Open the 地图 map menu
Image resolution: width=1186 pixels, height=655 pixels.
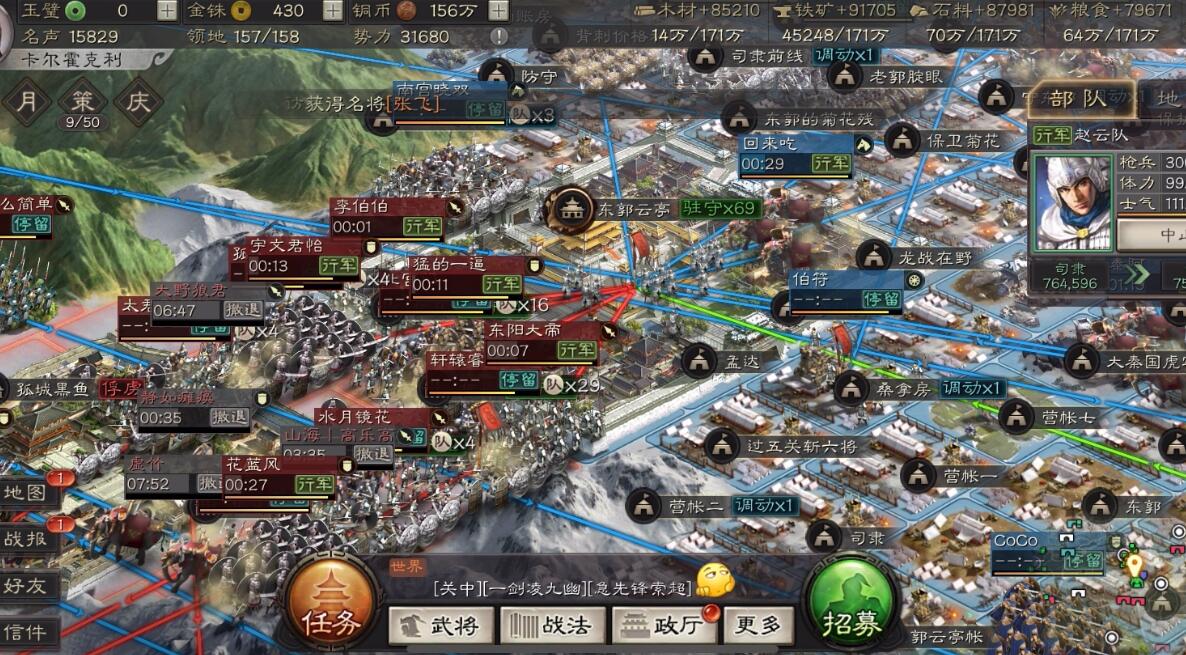[x=25, y=492]
